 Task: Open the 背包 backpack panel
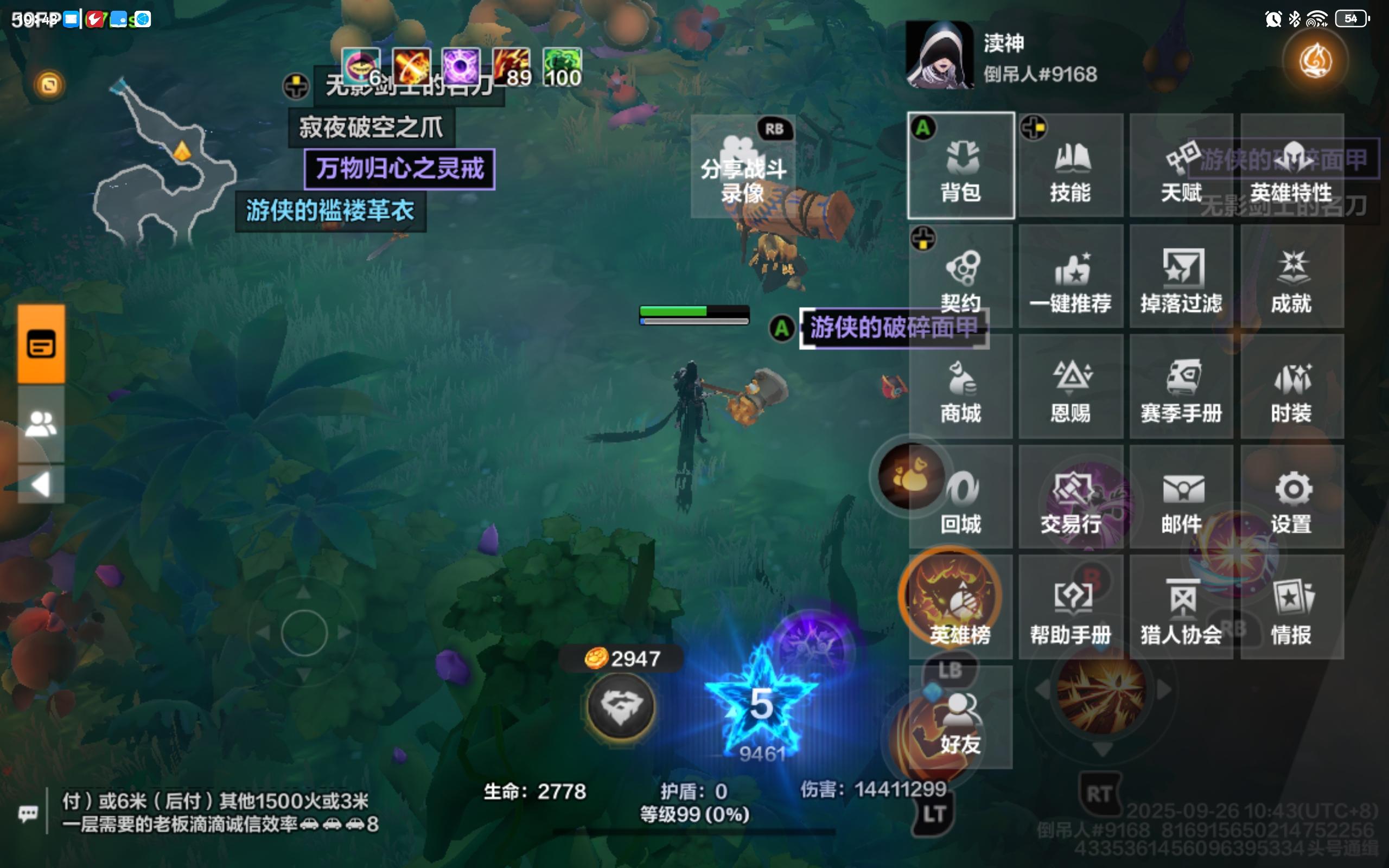point(961,167)
